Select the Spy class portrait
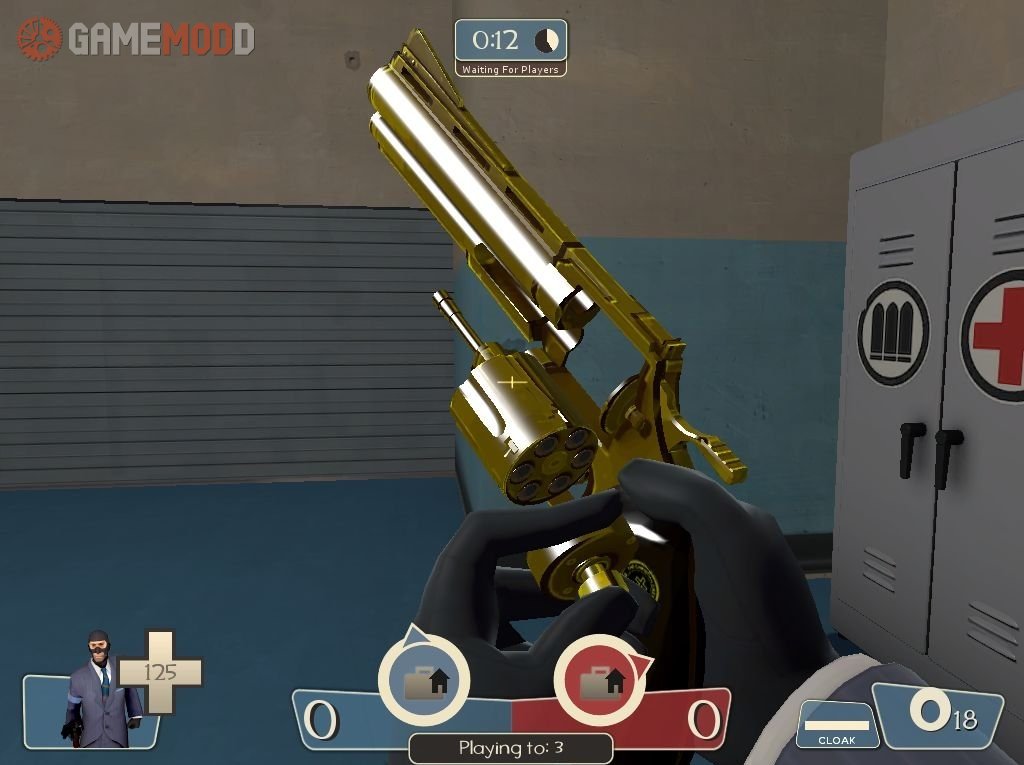The image size is (1024, 765). [99, 690]
